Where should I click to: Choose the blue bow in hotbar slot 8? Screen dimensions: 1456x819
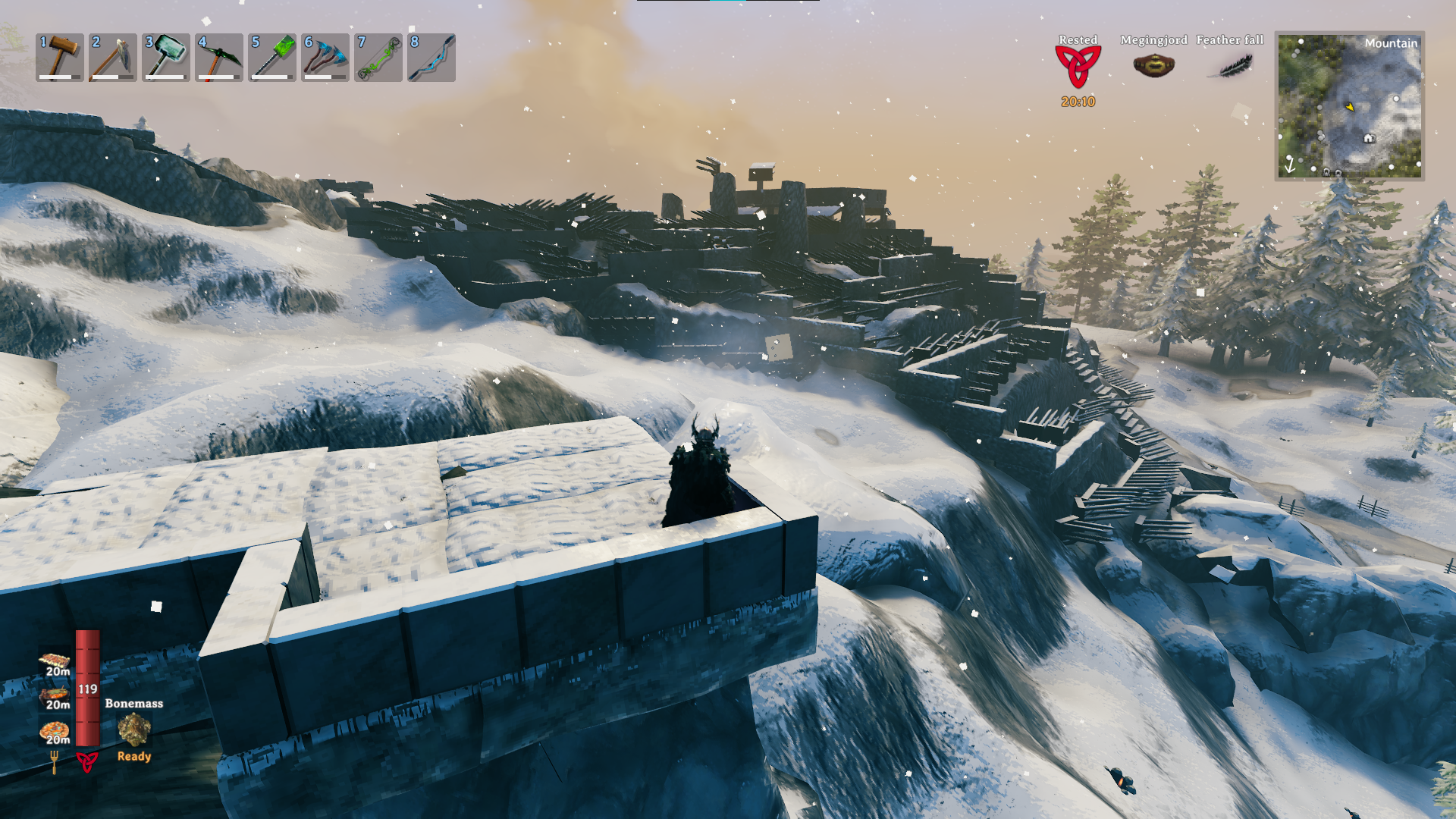[x=431, y=57]
